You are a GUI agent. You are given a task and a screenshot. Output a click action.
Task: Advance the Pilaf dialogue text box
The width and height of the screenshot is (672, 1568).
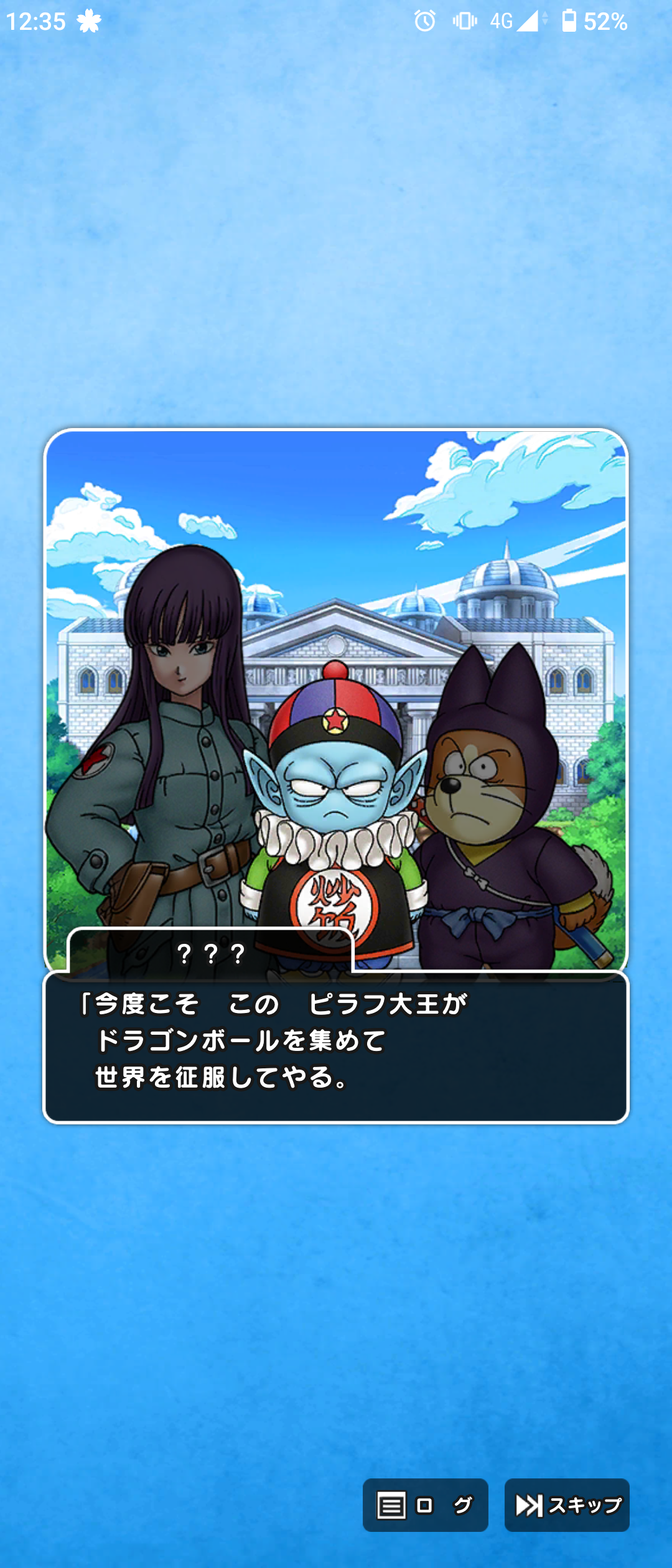coord(336,1047)
